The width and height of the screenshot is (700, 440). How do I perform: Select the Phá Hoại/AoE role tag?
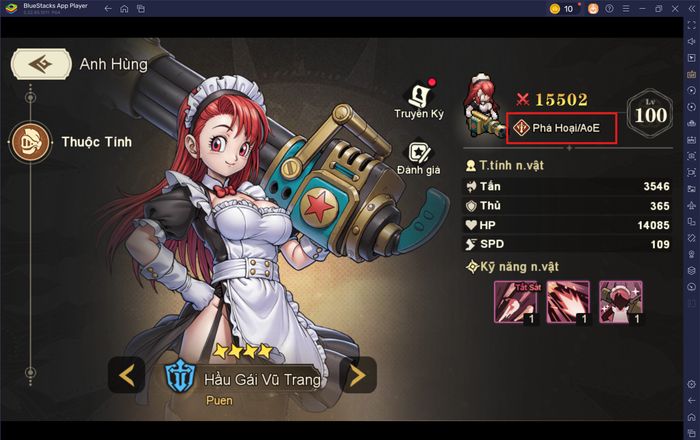(562, 127)
